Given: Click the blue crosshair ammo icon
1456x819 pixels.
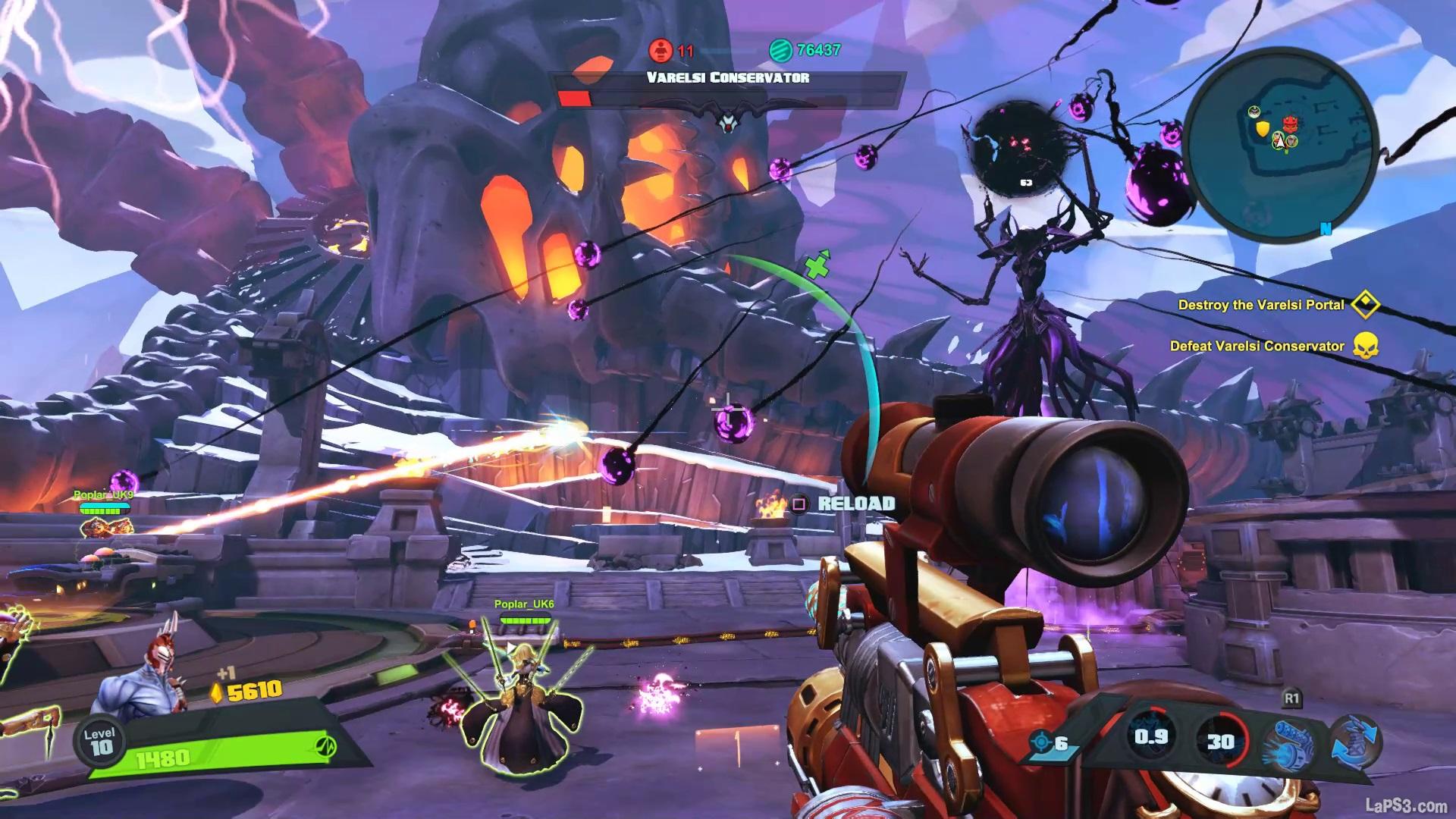Looking at the screenshot, I should (x=1042, y=742).
